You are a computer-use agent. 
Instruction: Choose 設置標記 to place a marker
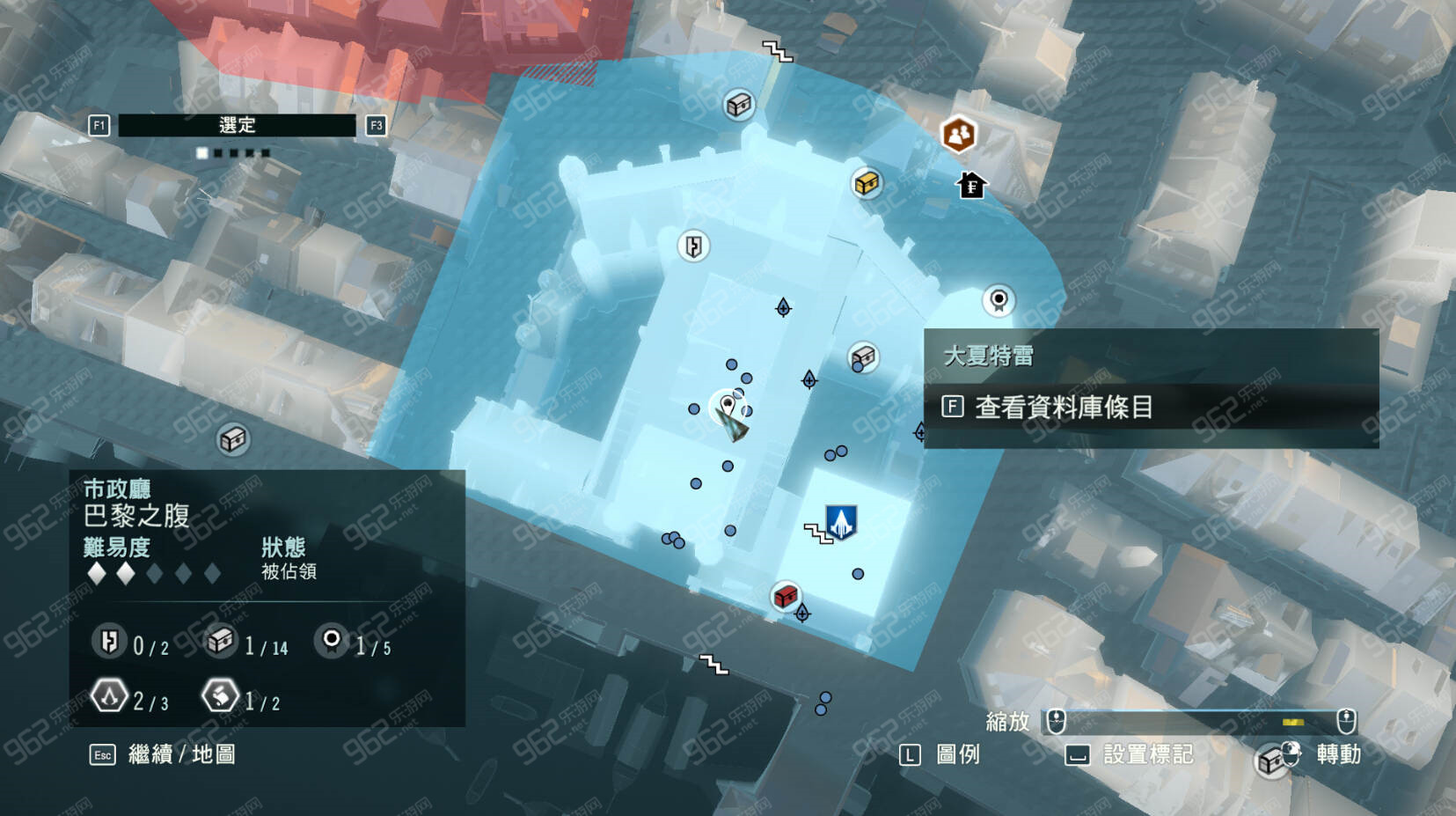point(1146,754)
